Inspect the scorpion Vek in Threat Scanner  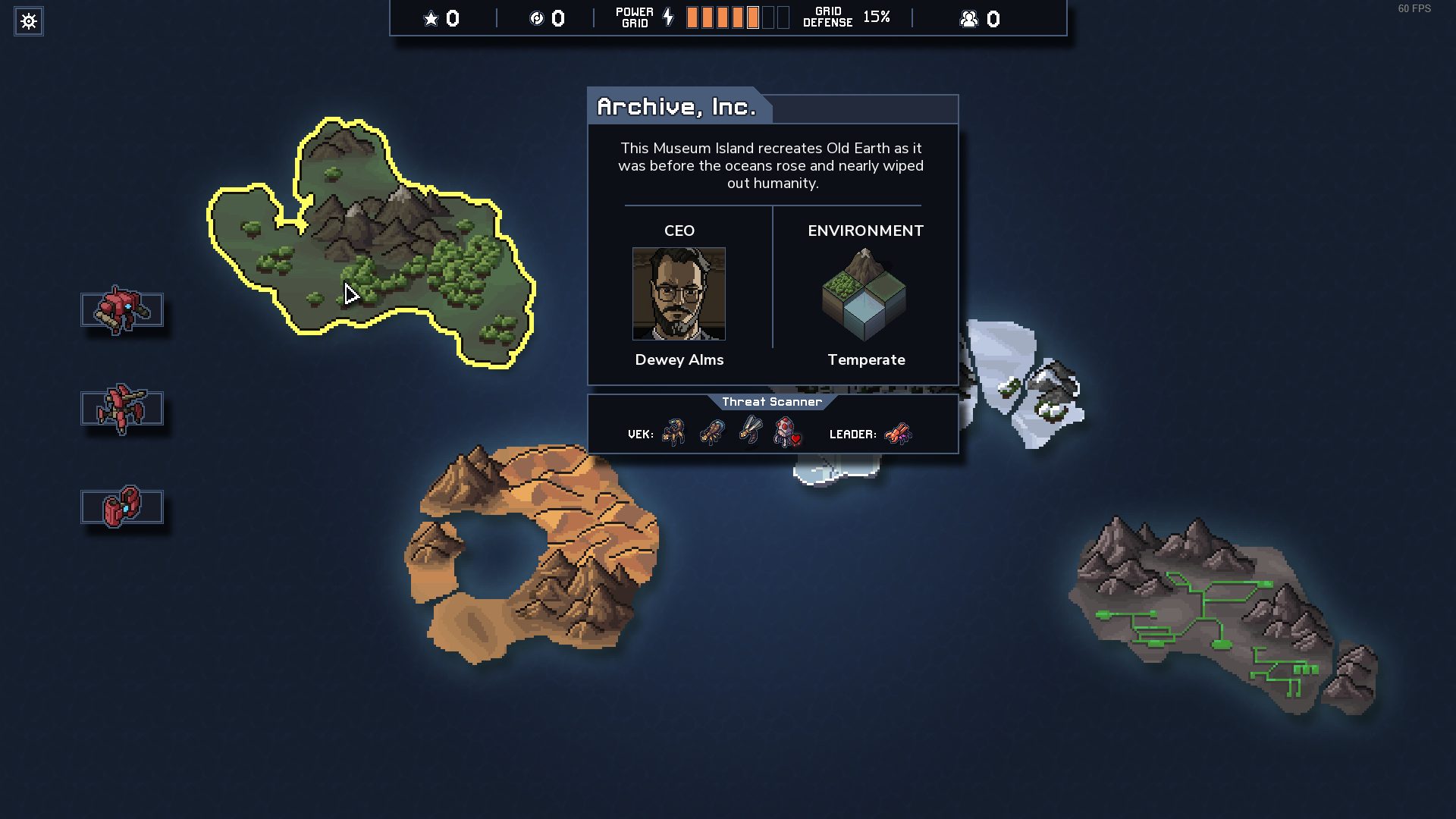[673, 432]
